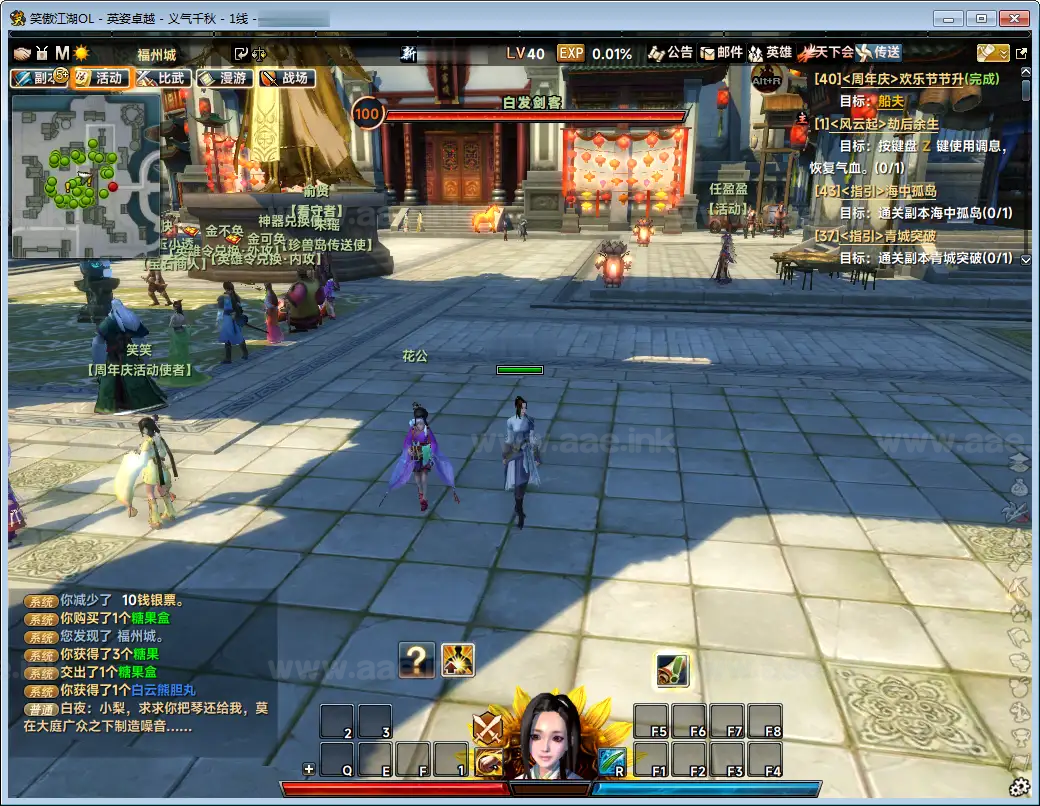The width and height of the screenshot is (1040, 806).
Task: Click the minimap of 福州城
Action: click(x=84, y=175)
